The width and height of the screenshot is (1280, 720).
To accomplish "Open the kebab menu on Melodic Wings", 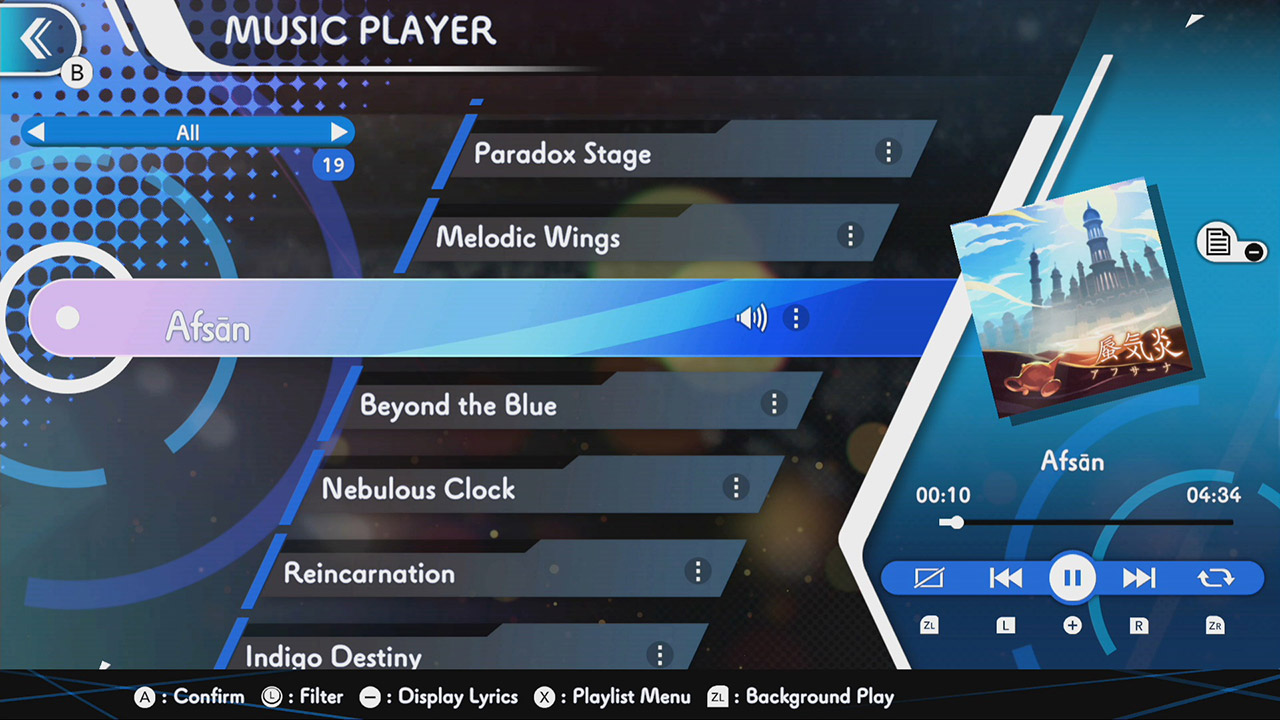I will click(x=850, y=236).
